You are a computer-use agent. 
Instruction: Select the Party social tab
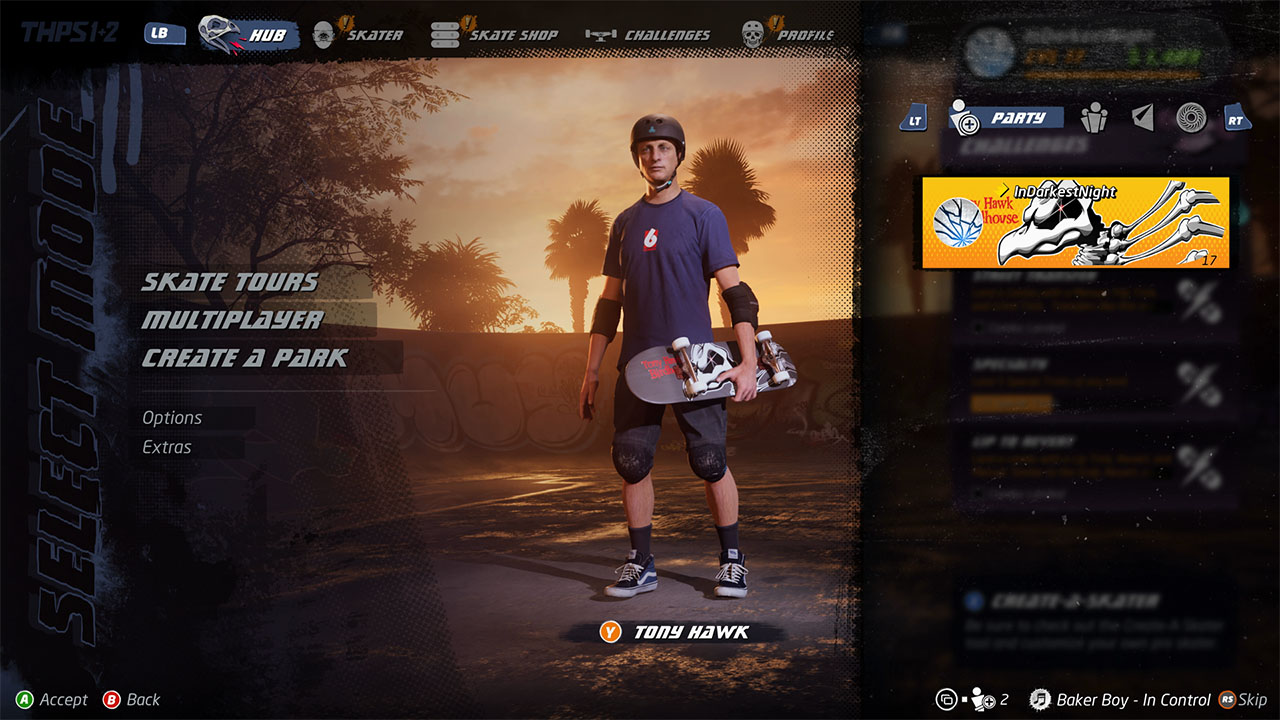[x=1003, y=118]
